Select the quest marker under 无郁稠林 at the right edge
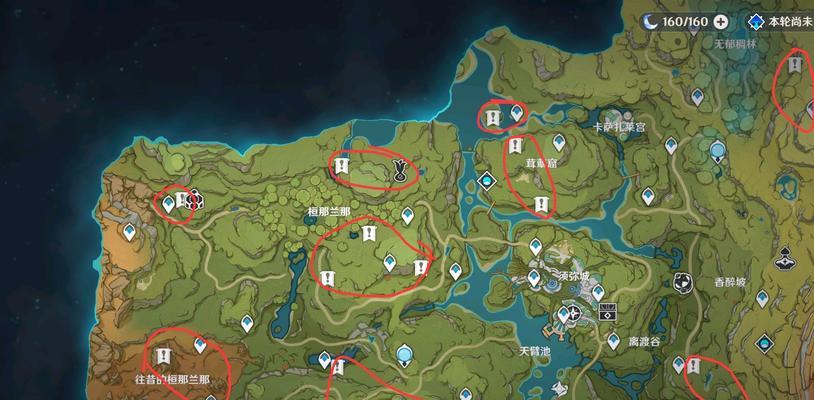 [794, 66]
